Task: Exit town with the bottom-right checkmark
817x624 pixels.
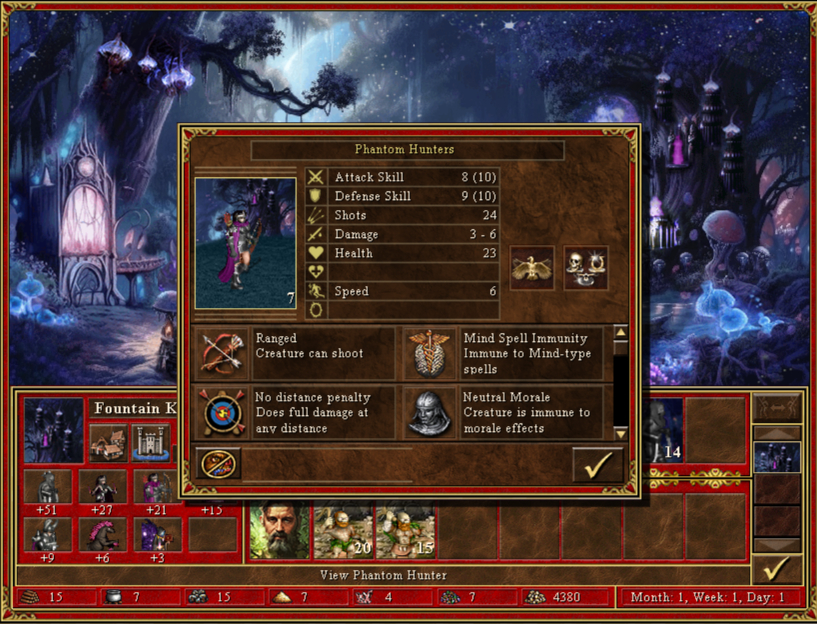Action: click(776, 569)
